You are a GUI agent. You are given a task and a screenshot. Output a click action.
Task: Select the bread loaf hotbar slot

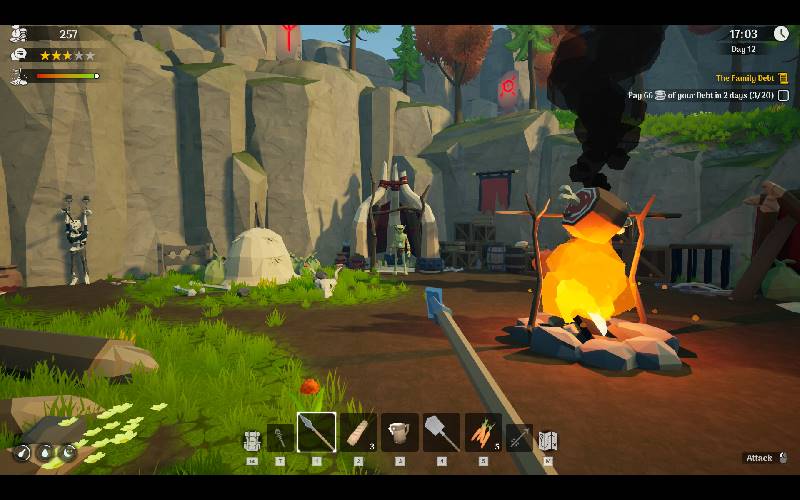coord(358,433)
